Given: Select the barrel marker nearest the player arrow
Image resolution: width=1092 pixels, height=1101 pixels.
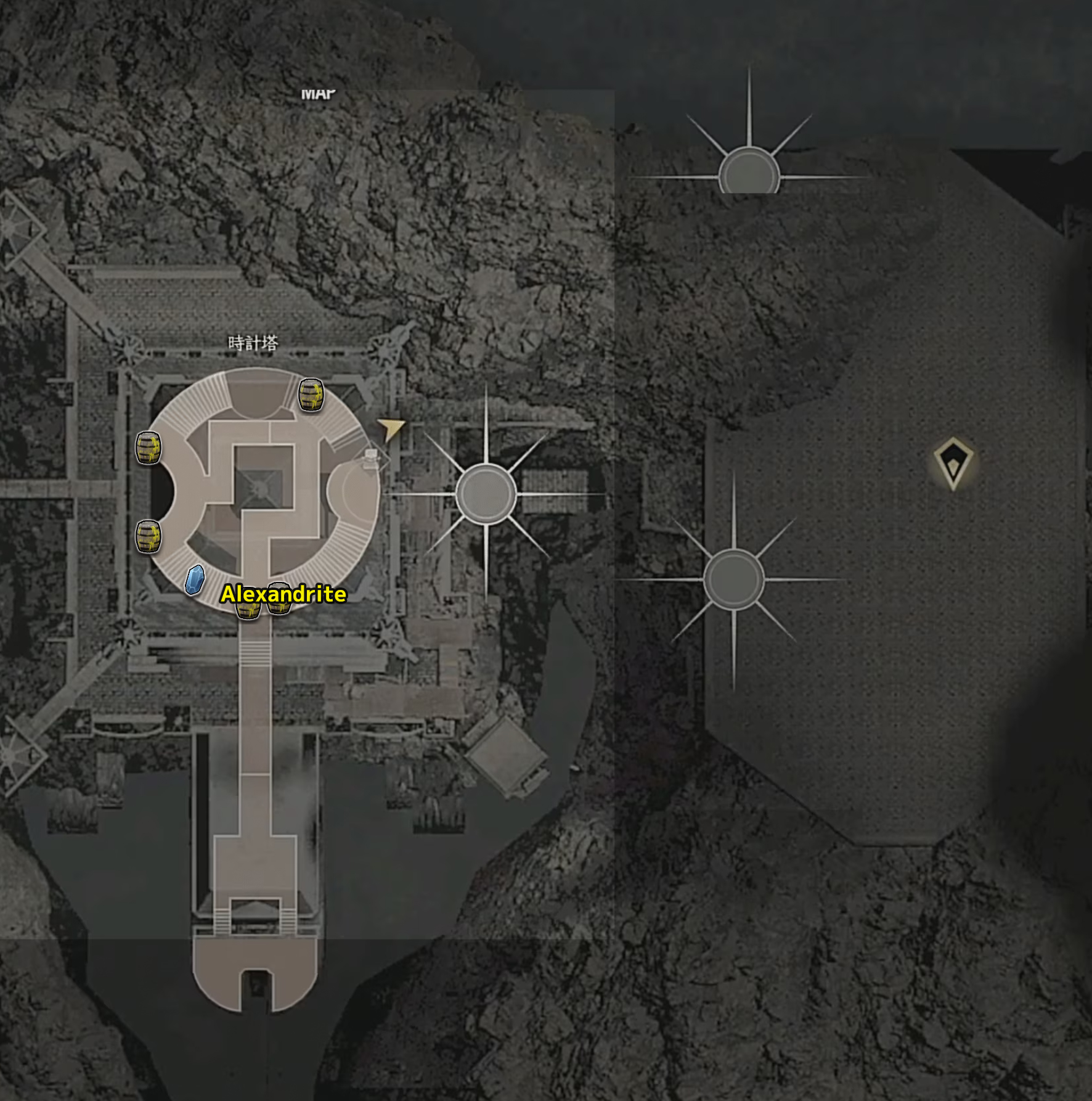Looking at the screenshot, I should click(311, 395).
